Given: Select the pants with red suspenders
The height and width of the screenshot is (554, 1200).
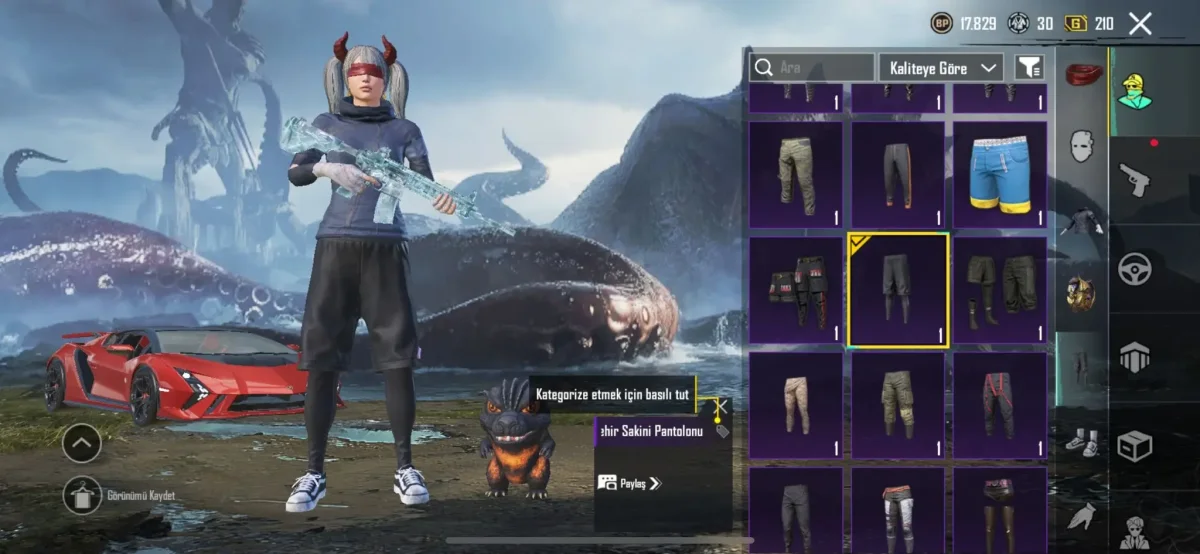Looking at the screenshot, I should point(999,405).
